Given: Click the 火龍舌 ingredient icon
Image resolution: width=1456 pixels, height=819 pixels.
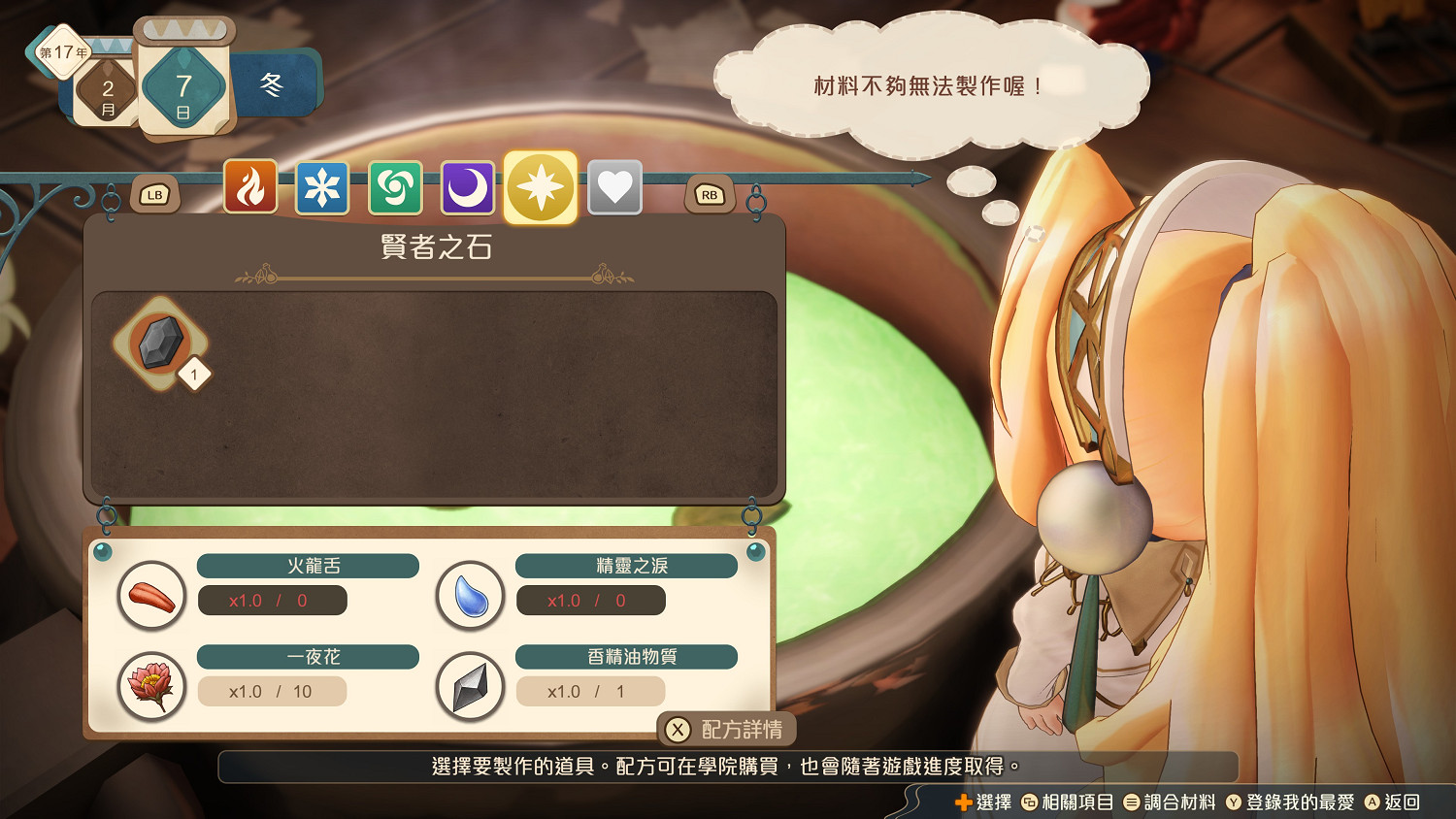Looking at the screenshot, I should [x=151, y=595].
